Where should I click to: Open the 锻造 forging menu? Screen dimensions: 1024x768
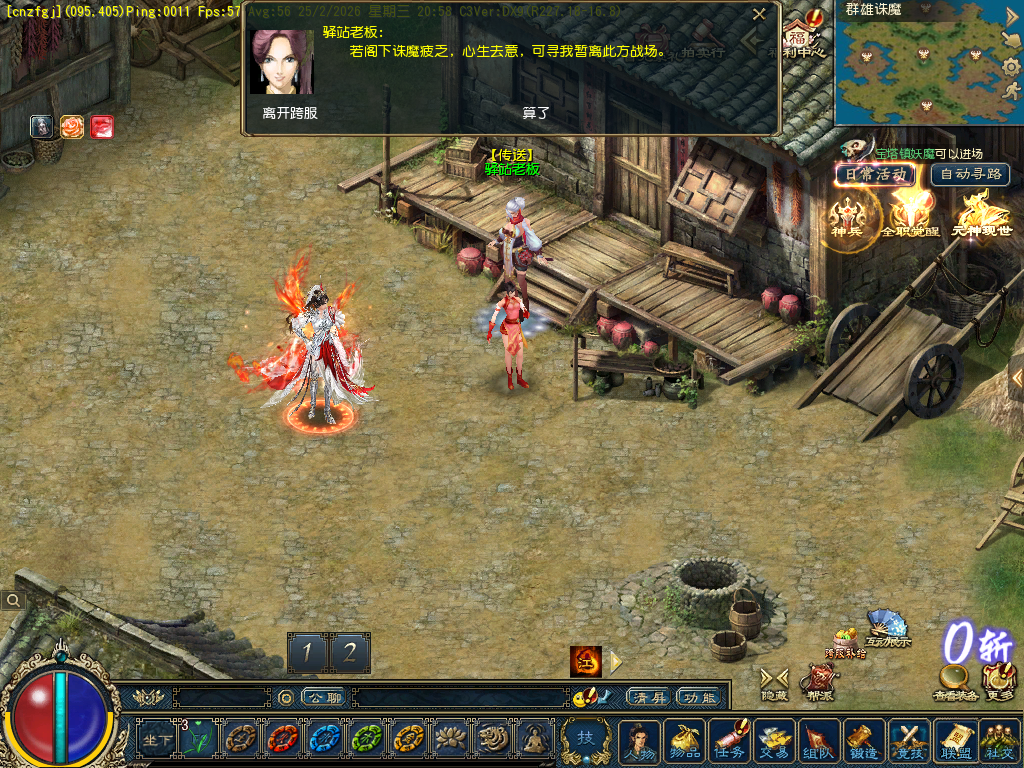coord(863,741)
